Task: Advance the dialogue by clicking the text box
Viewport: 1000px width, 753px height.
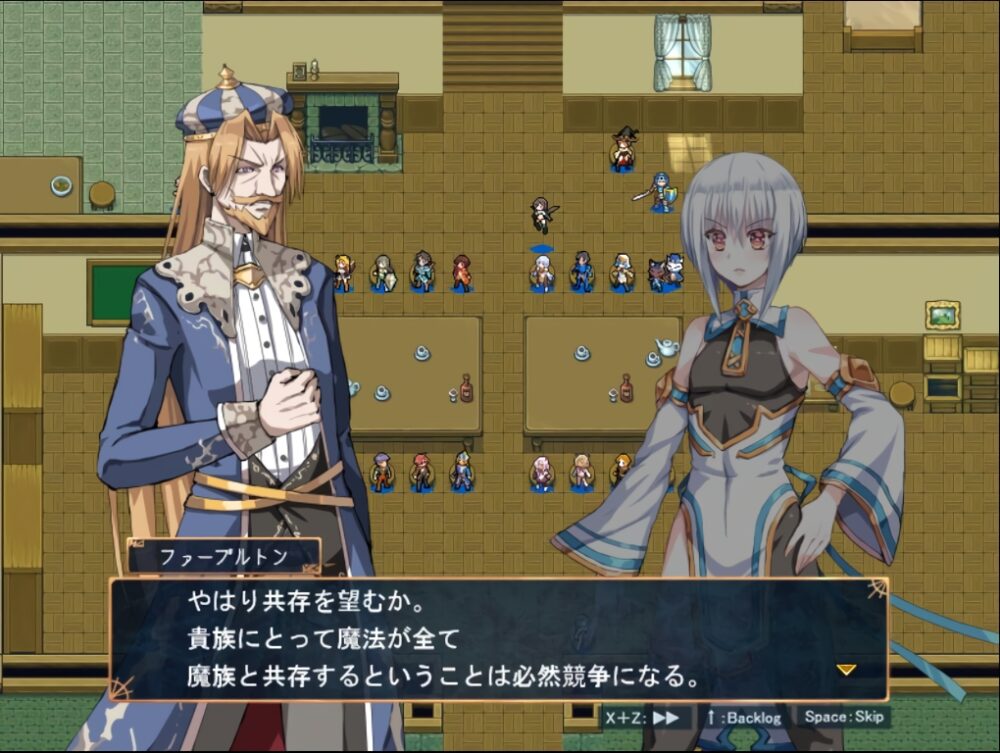Action: click(x=498, y=638)
